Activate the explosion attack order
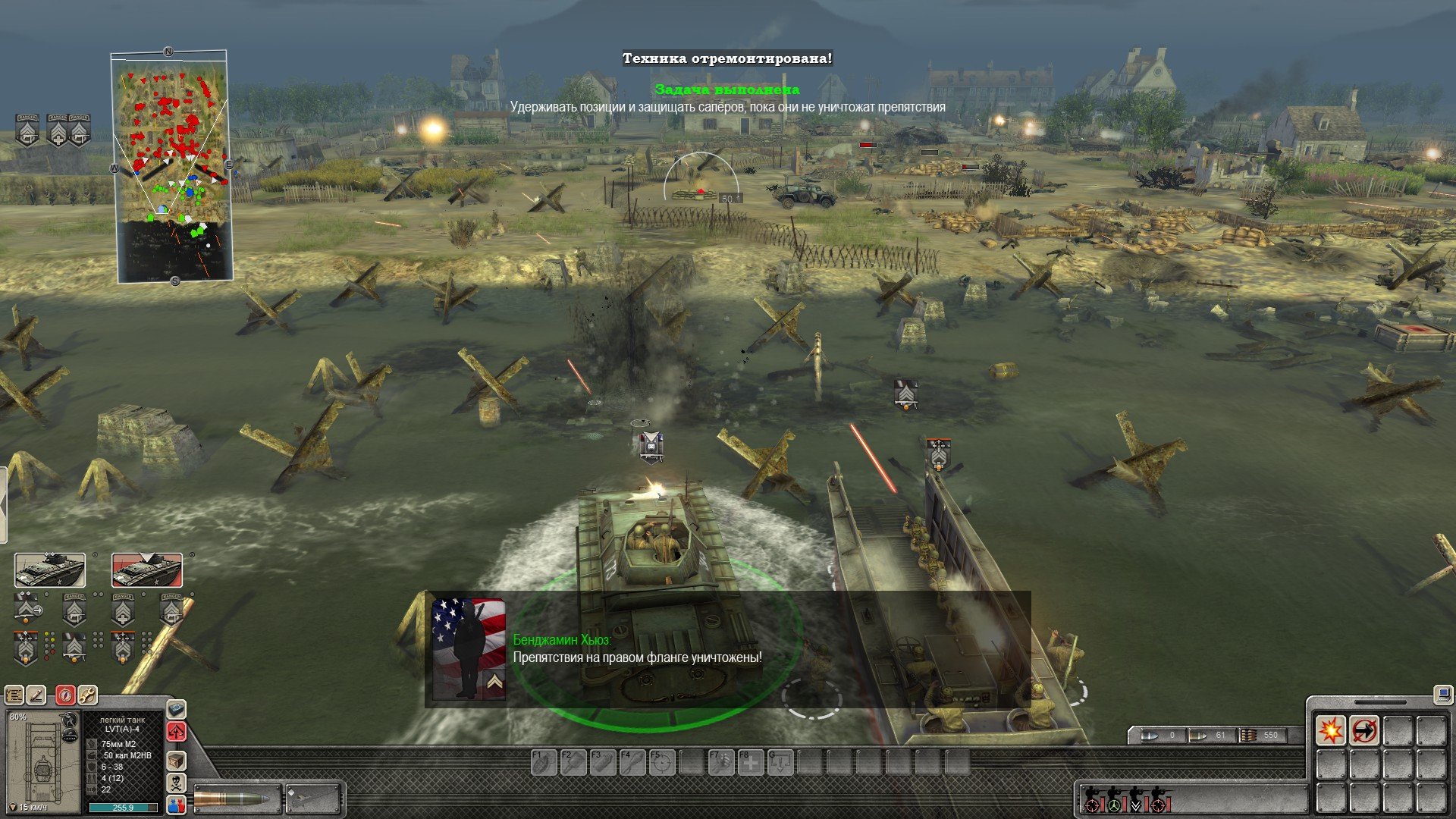Viewport: 1456px width, 819px height. point(1331,731)
